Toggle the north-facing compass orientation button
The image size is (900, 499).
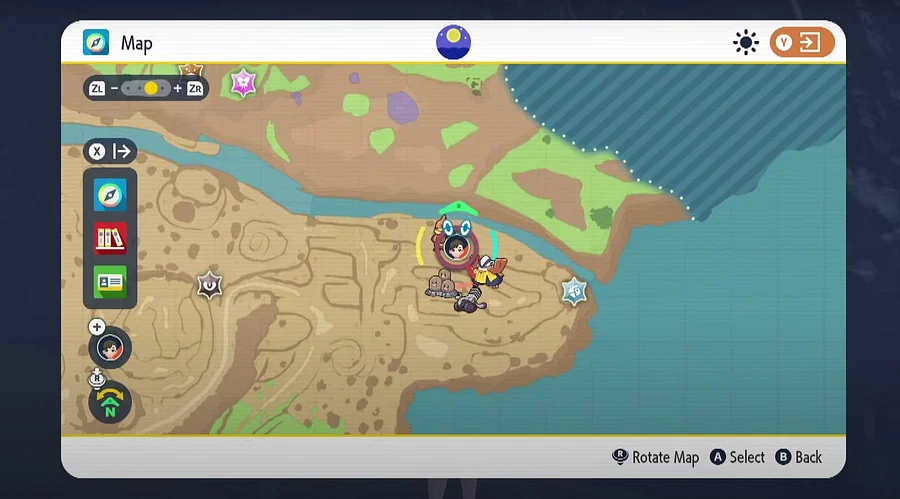coord(110,401)
